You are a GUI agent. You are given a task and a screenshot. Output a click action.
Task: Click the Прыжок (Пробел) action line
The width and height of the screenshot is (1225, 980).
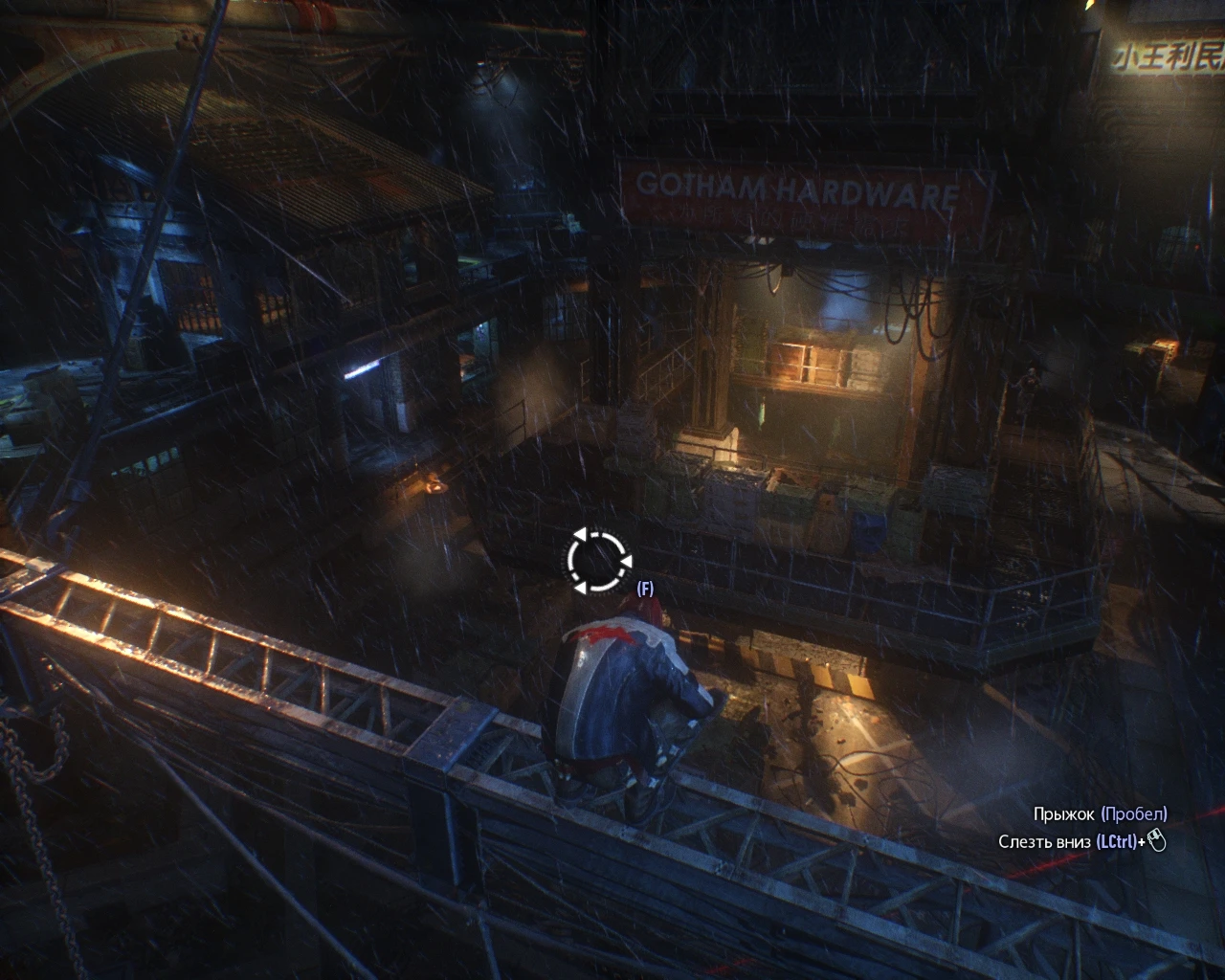point(1101,813)
